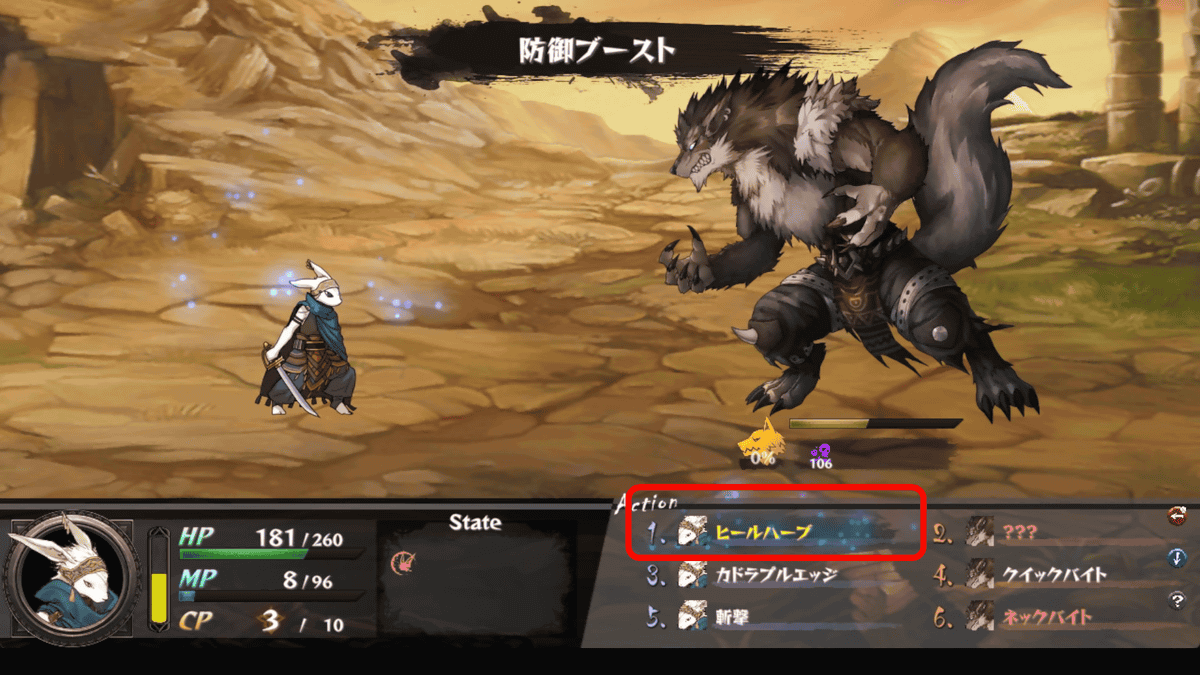The height and width of the screenshot is (675, 1200).
Task: Open the question mark help icon
Action: [x=1177, y=600]
